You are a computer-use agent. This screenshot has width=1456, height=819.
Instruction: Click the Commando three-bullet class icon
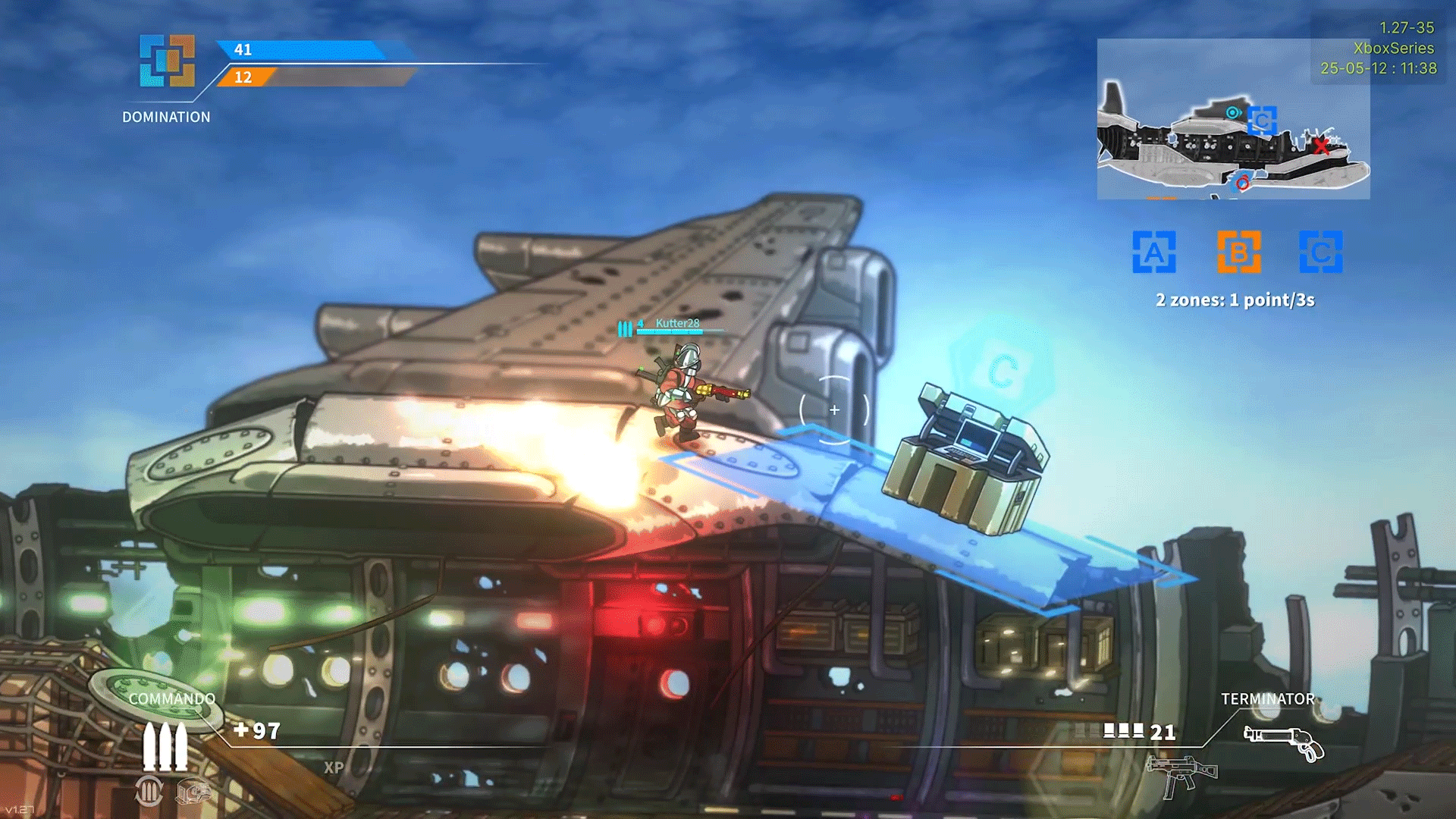click(165, 746)
